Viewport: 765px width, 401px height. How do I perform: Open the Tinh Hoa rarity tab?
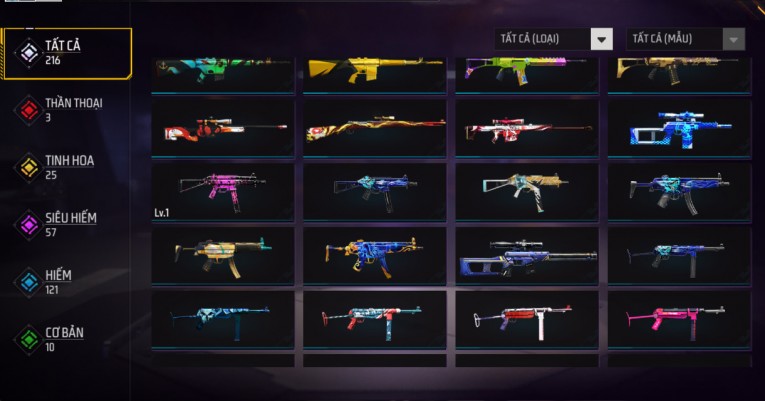(66, 167)
